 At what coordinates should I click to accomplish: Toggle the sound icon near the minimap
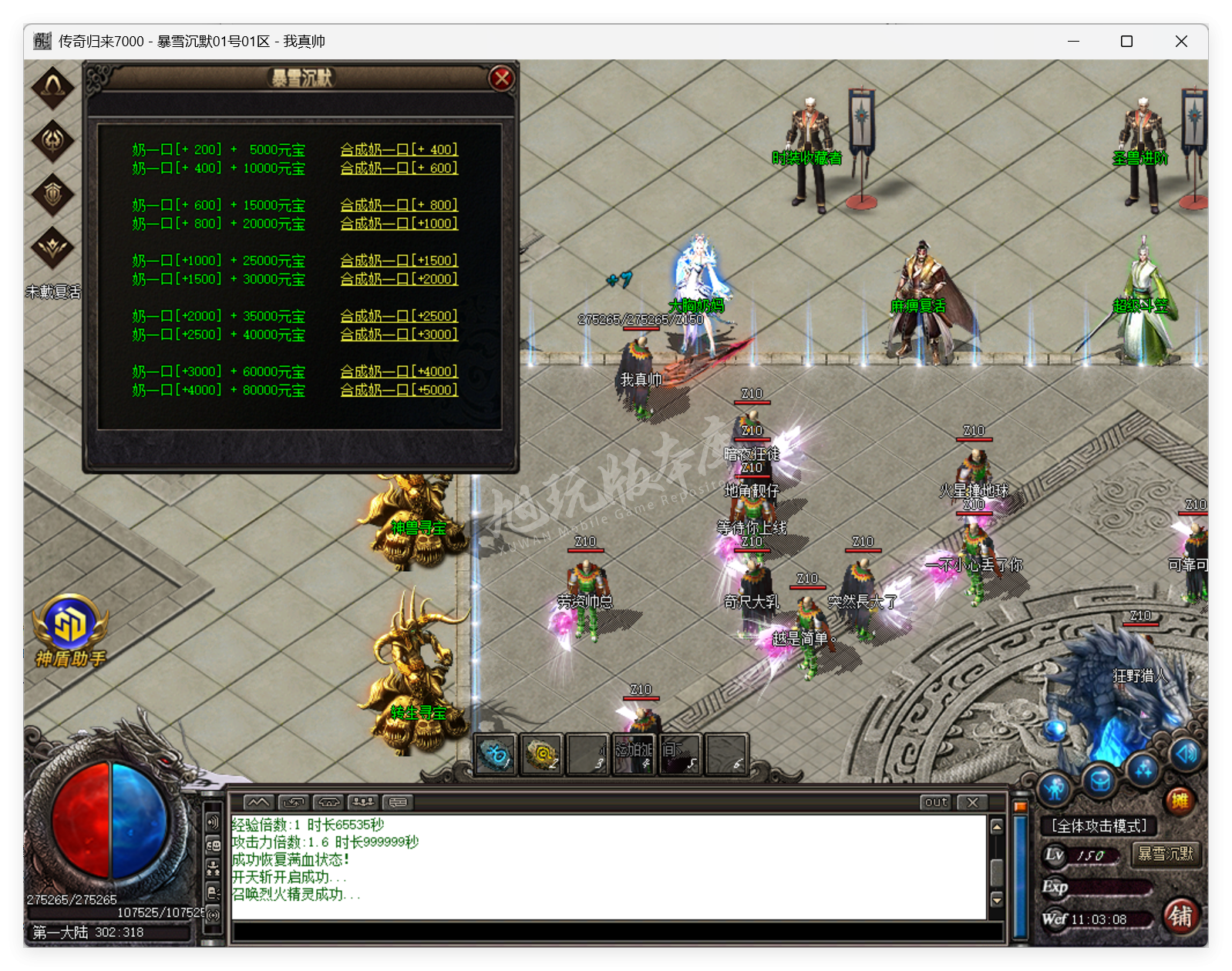(1185, 754)
